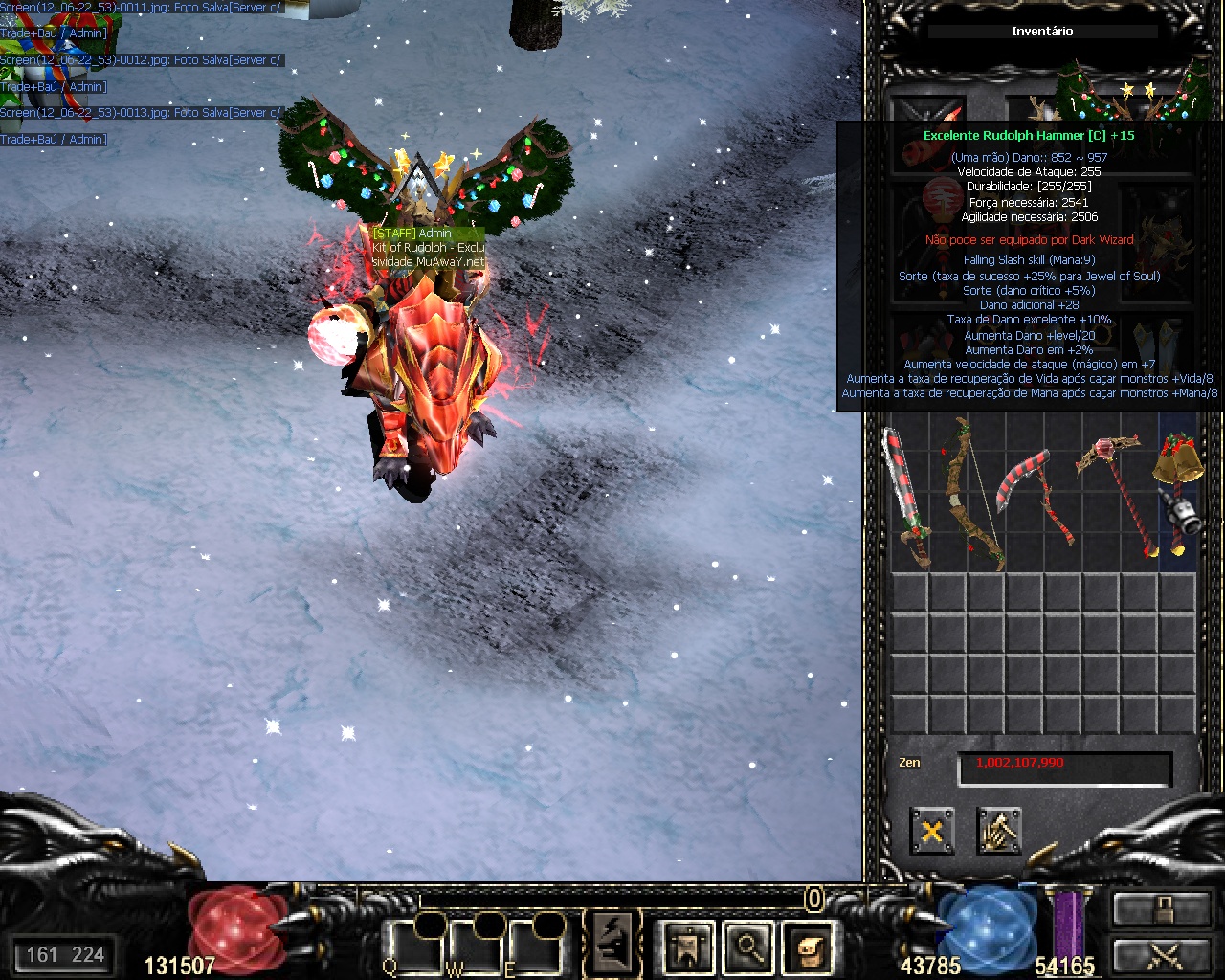Close the Inventário panel with the X button
Viewport: 1225px width, 980px height.
tap(931, 831)
